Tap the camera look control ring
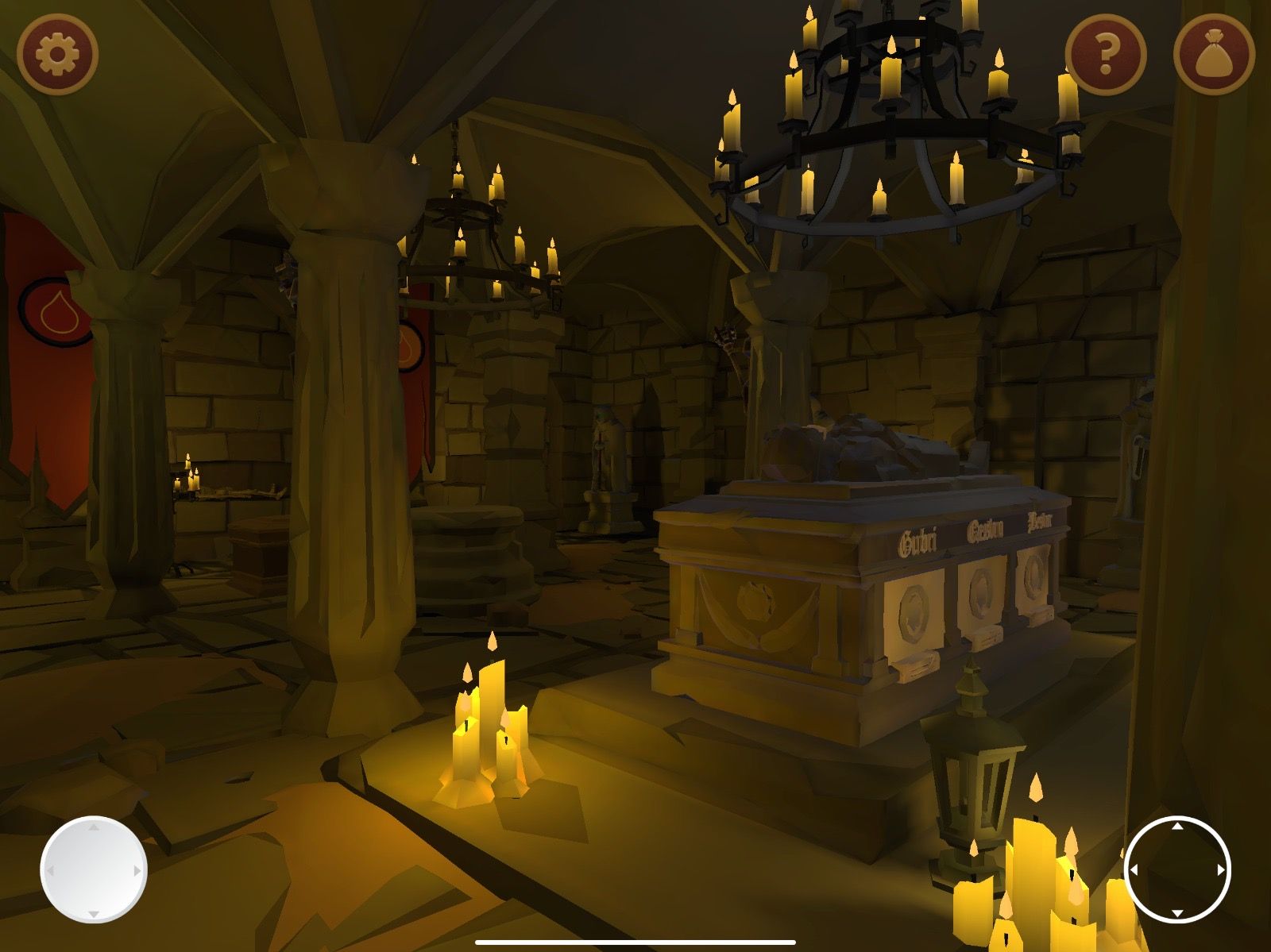The width and height of the screenshot is (1271, 952). pos(1177,869)
